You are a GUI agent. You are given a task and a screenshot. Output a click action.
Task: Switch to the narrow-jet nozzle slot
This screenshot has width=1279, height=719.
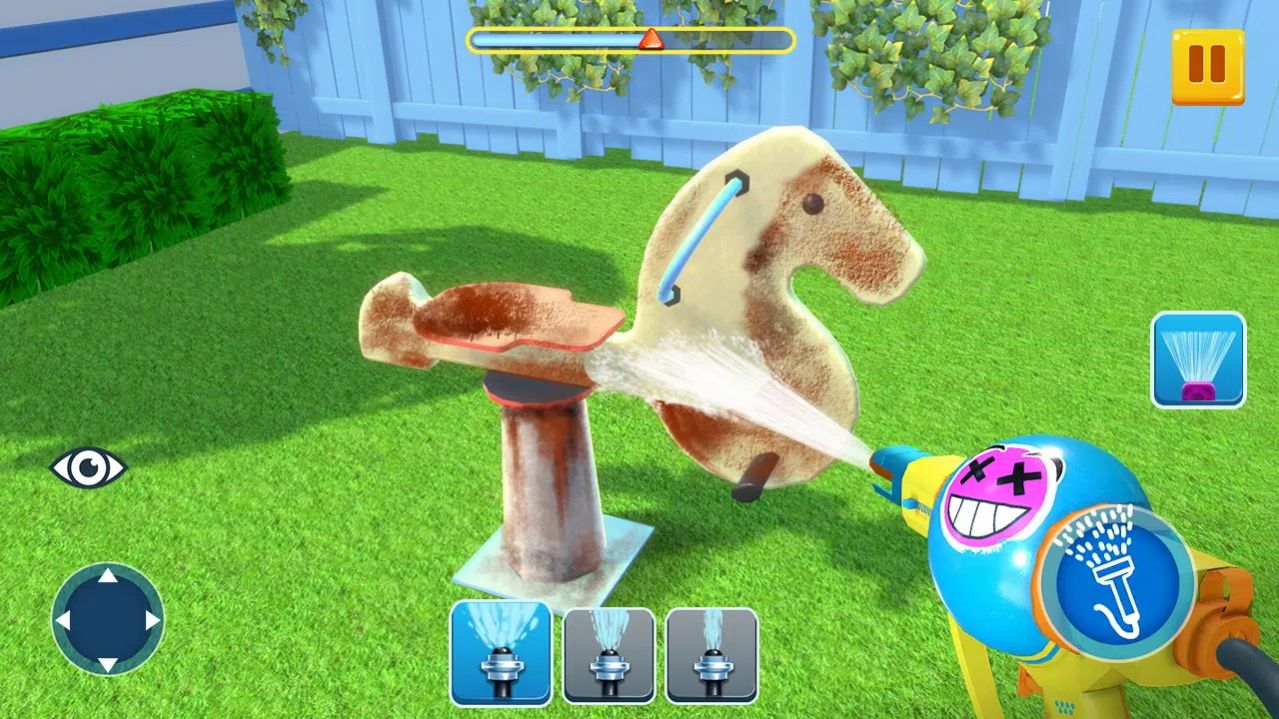pos(712,655)
